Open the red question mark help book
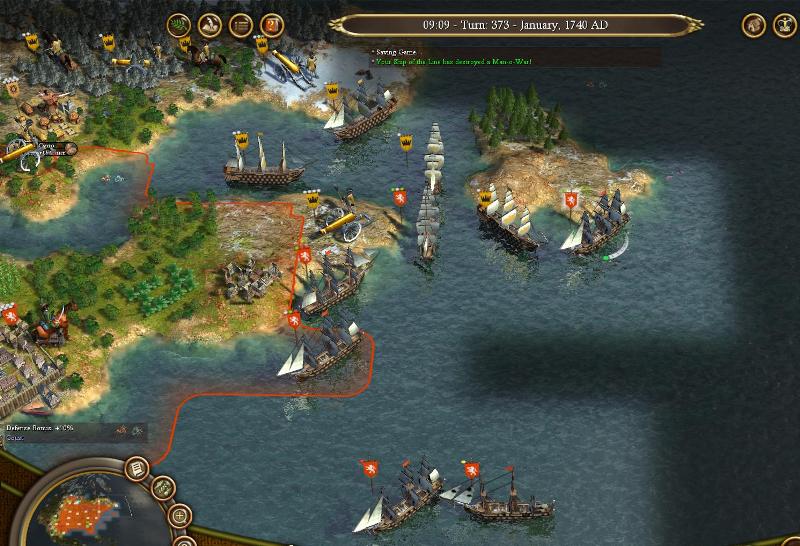The image size is (800, 546). [x=271, y=25]
